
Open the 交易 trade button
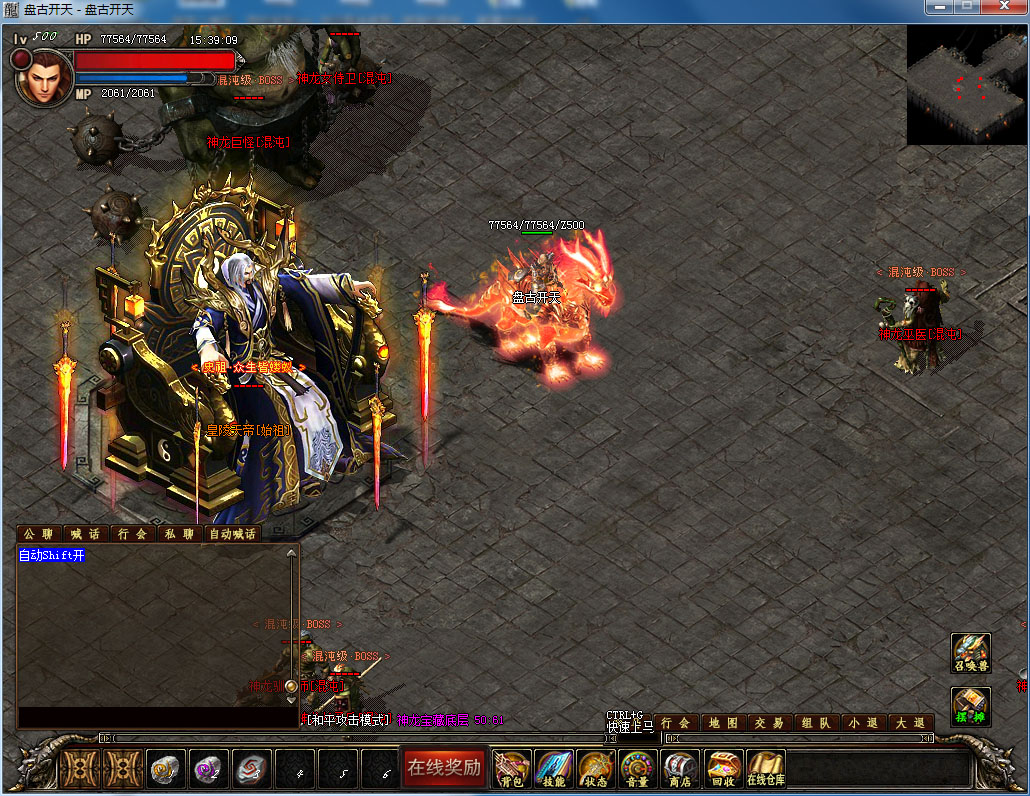click(768, 723)
